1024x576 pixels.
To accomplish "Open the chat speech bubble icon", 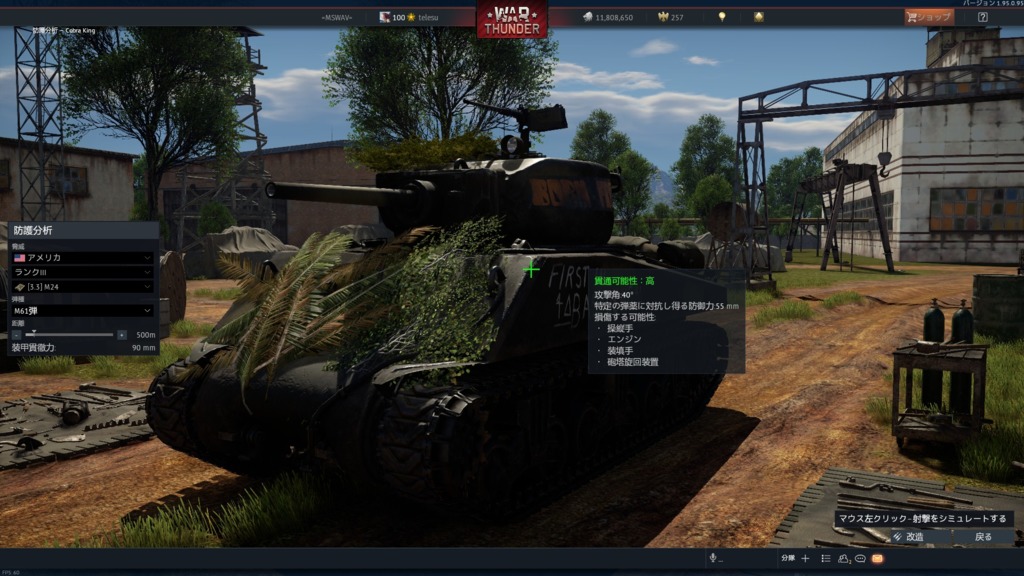I will (860, 558).
